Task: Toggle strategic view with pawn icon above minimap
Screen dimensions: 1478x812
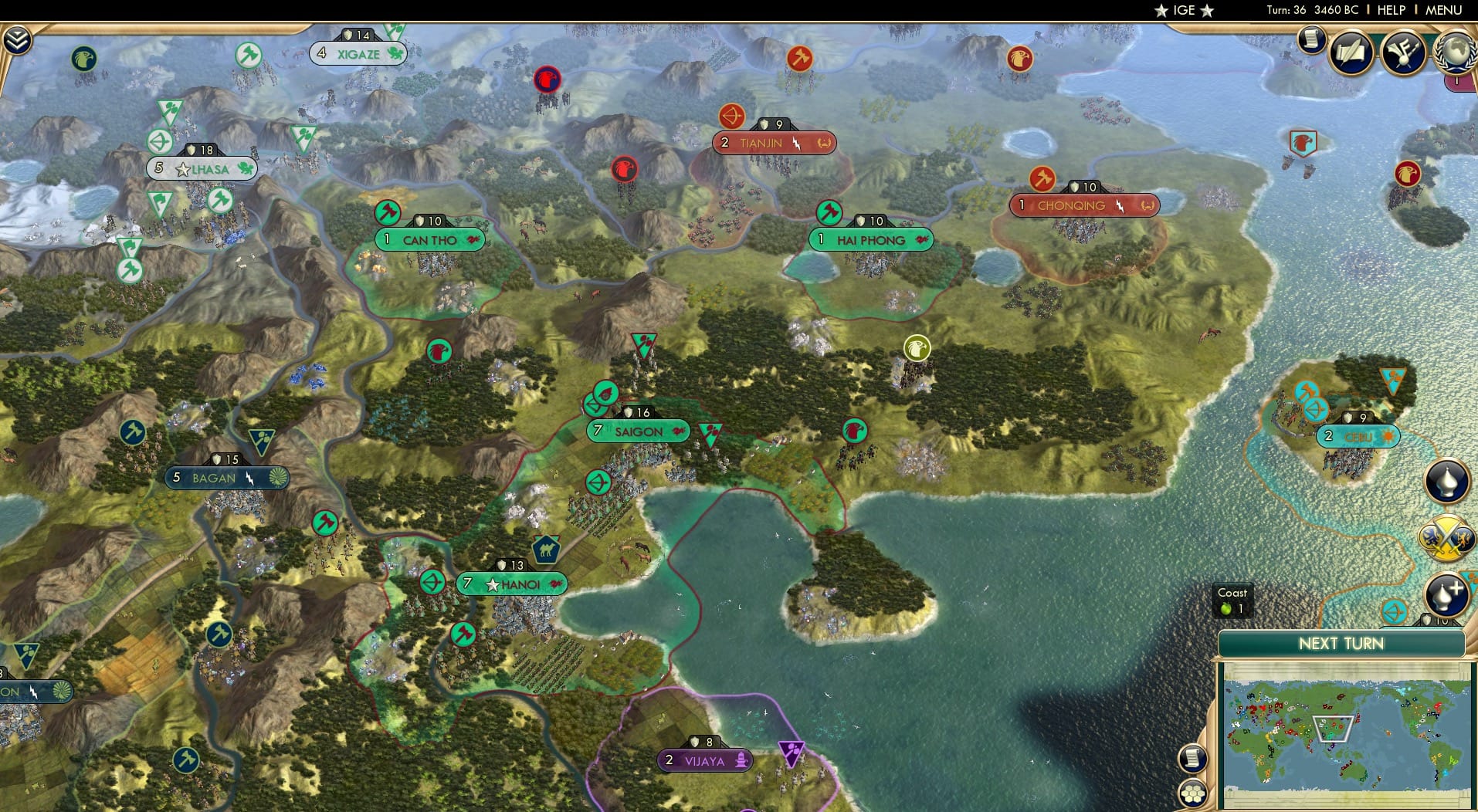Action: [x=1449, y=482]
